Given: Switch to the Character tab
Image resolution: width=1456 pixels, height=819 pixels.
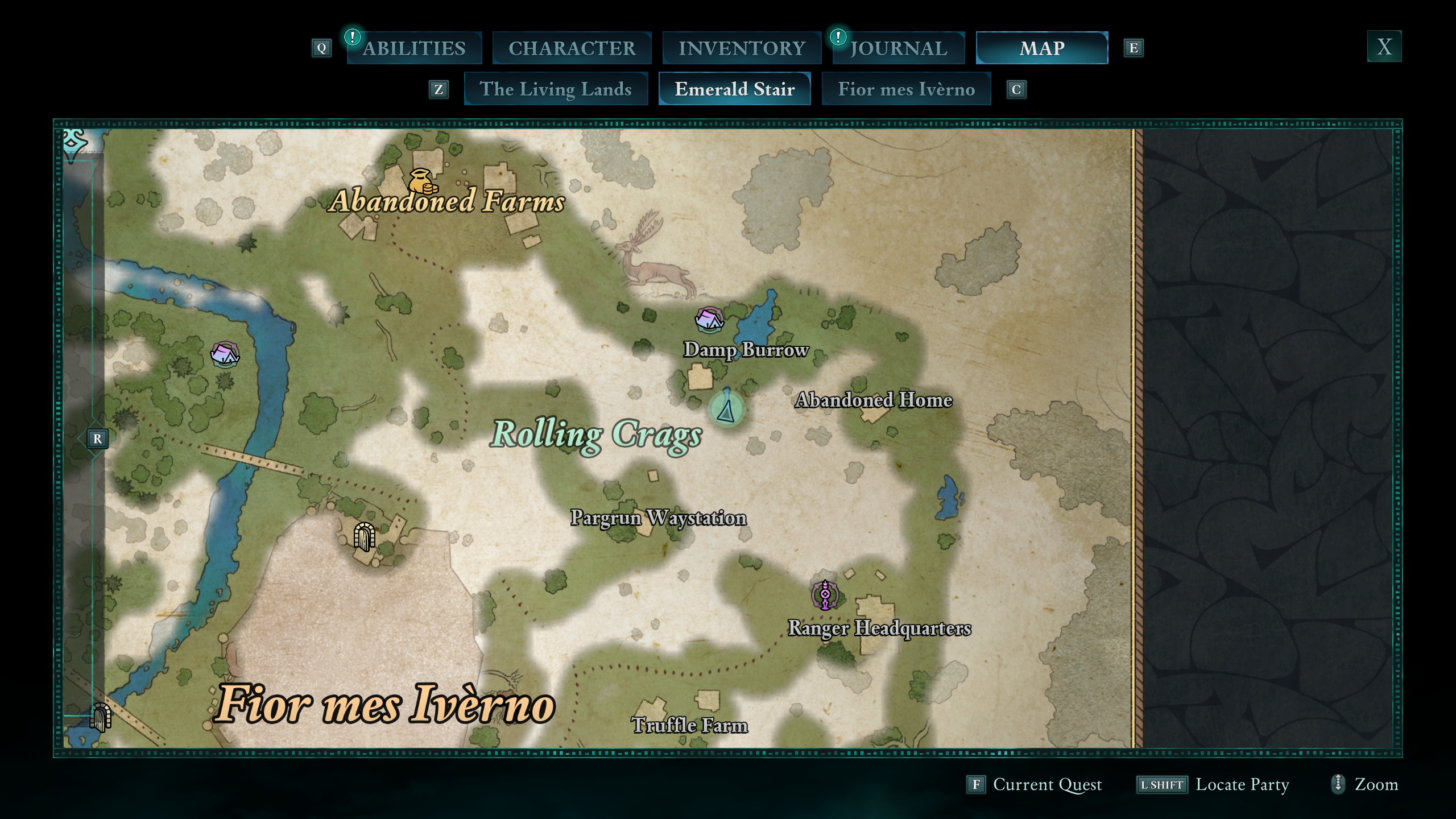Looking at the screenshot, I should [x=572, y=48].
